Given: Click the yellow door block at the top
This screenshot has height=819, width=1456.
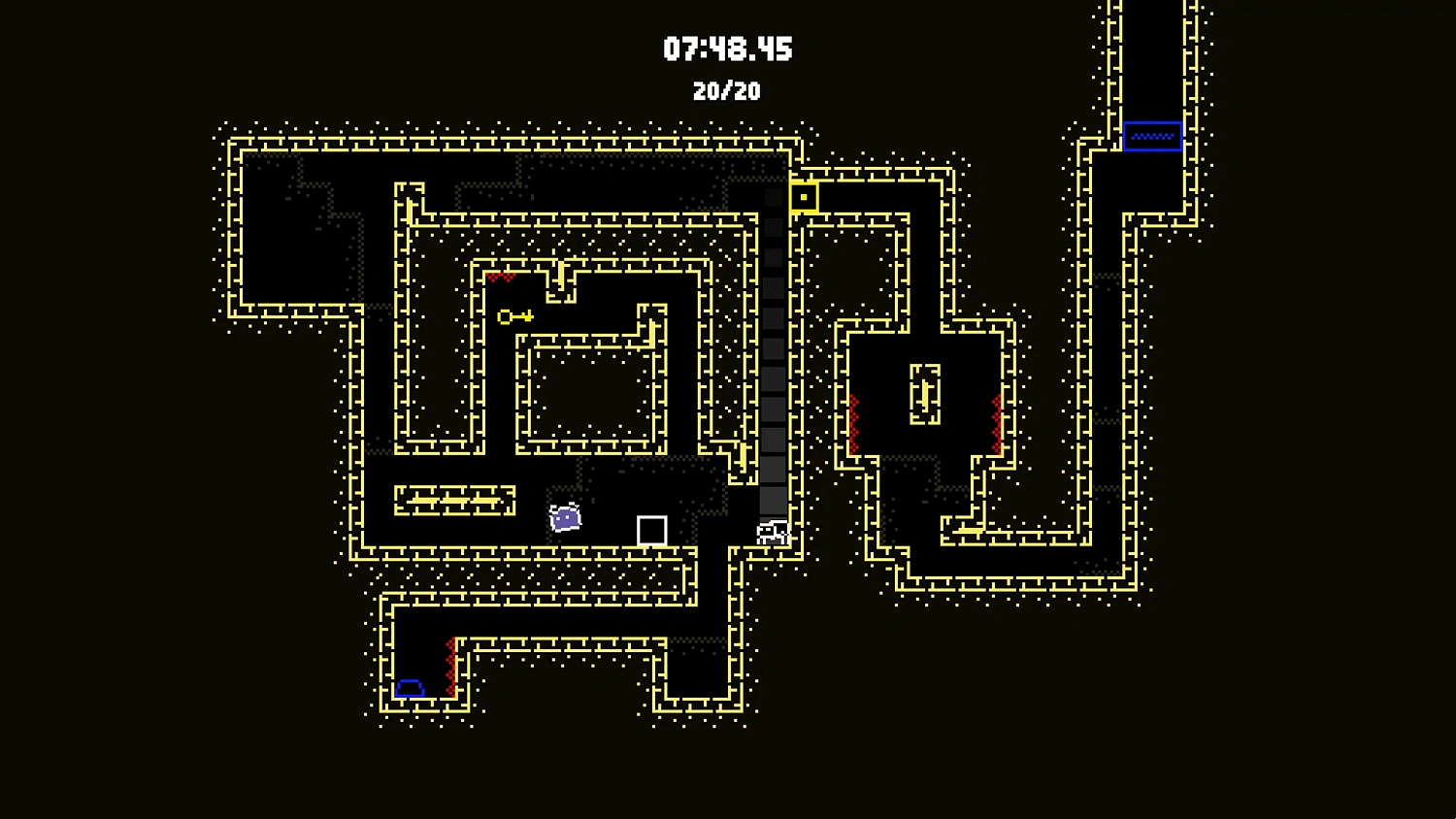Looking at the screenshot, I should click(x=803, y=196).
